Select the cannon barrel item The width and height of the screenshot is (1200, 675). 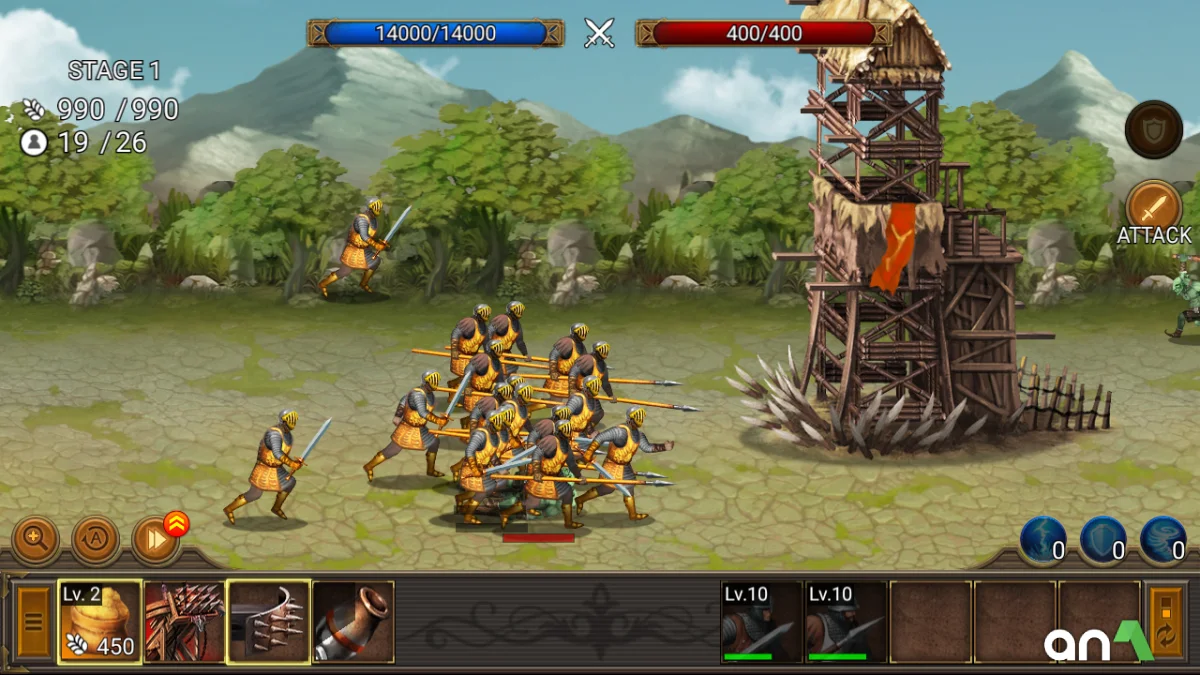[x=353, y=622]
